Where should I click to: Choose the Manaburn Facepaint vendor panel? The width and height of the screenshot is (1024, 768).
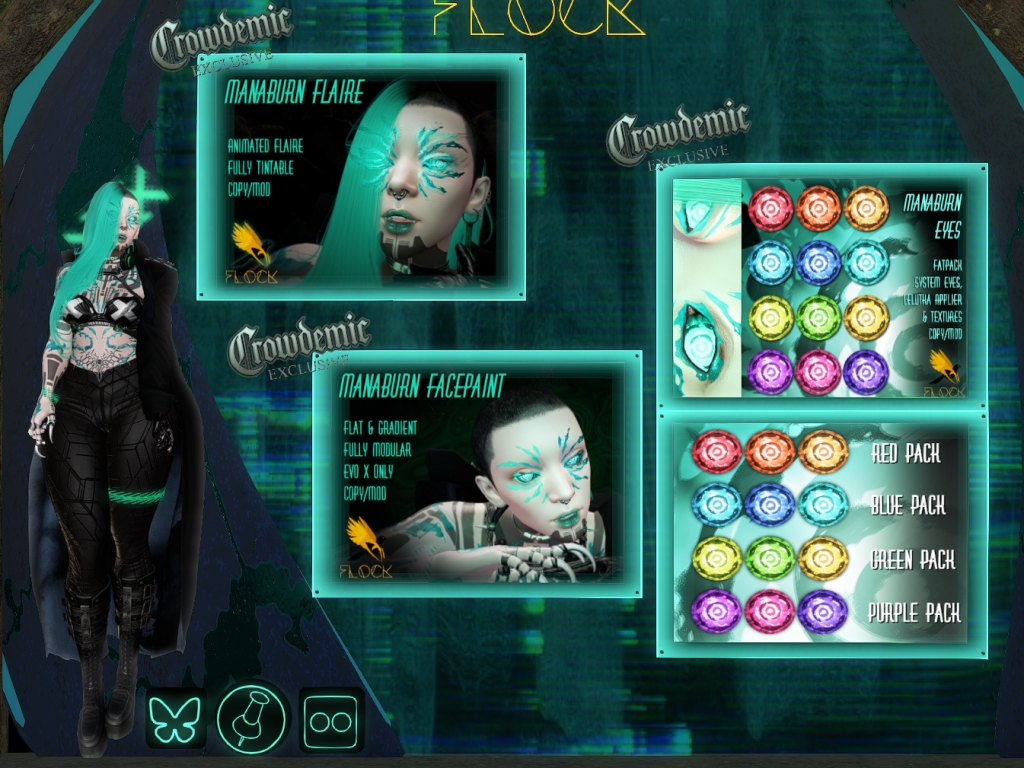(477, 474)
